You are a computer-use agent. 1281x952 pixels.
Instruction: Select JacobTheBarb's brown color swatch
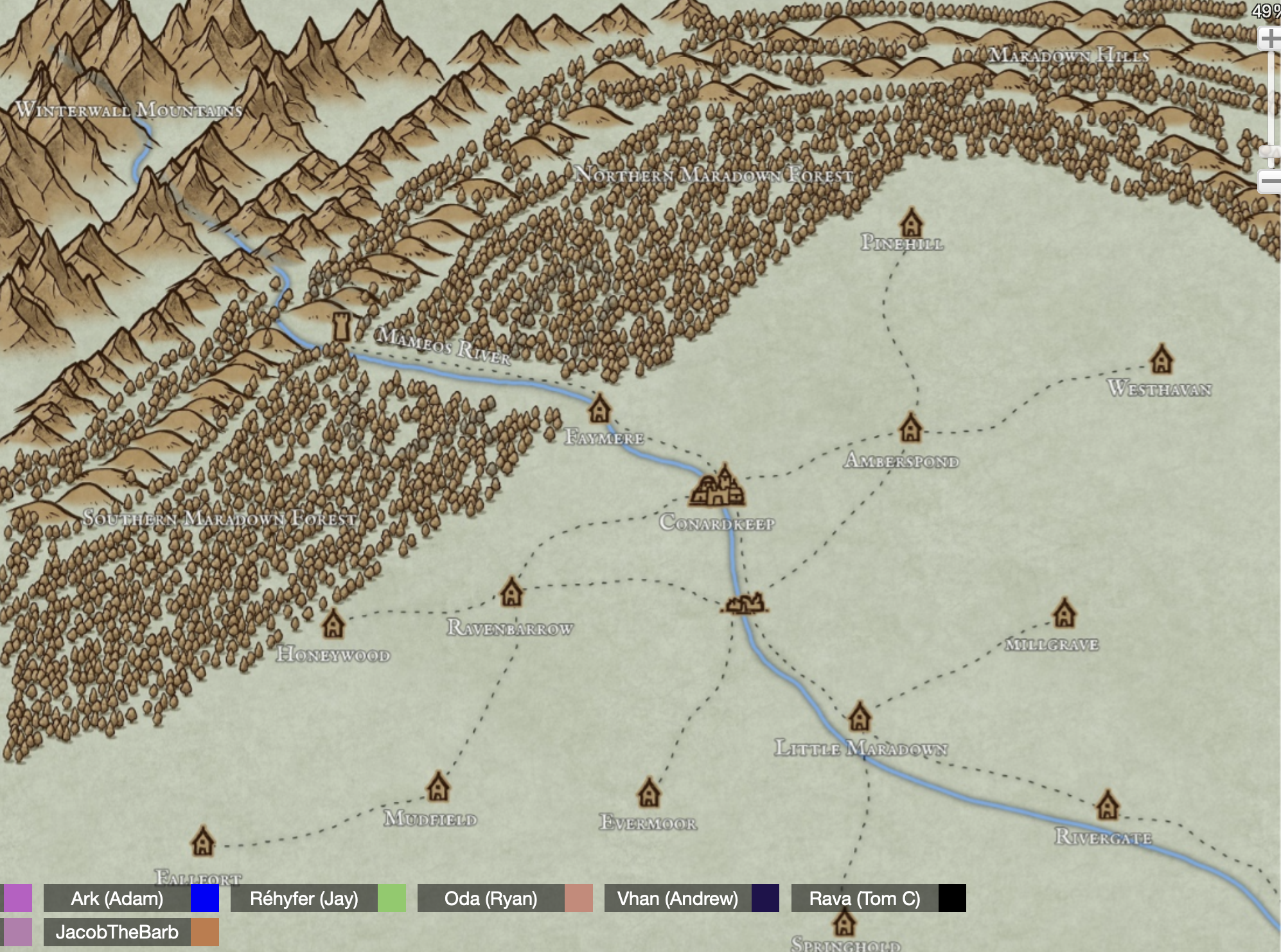click(205, 932)
